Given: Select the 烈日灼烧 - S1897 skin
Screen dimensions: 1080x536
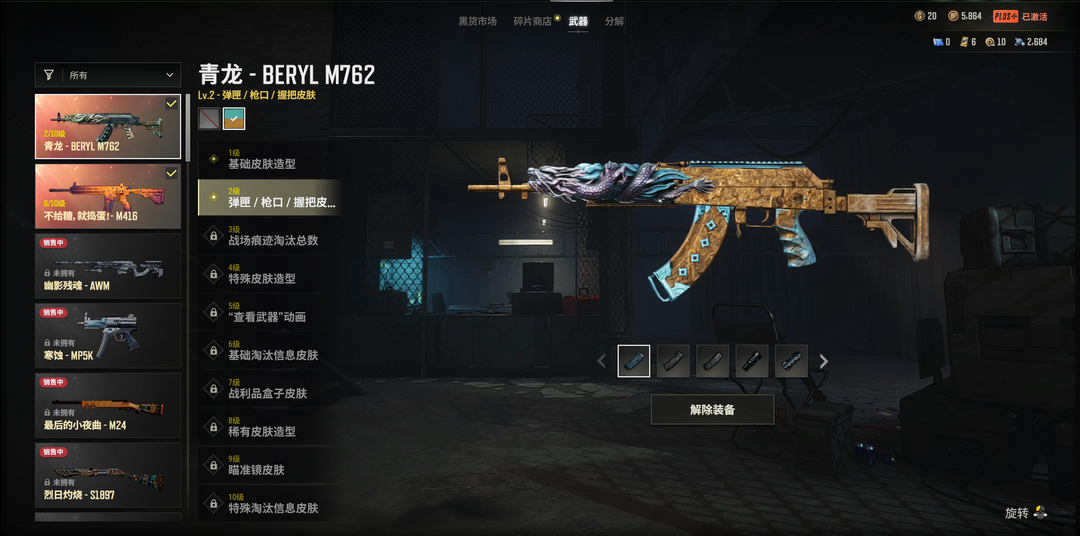Looking at the screenshot, I should click(x=108, y=476).
